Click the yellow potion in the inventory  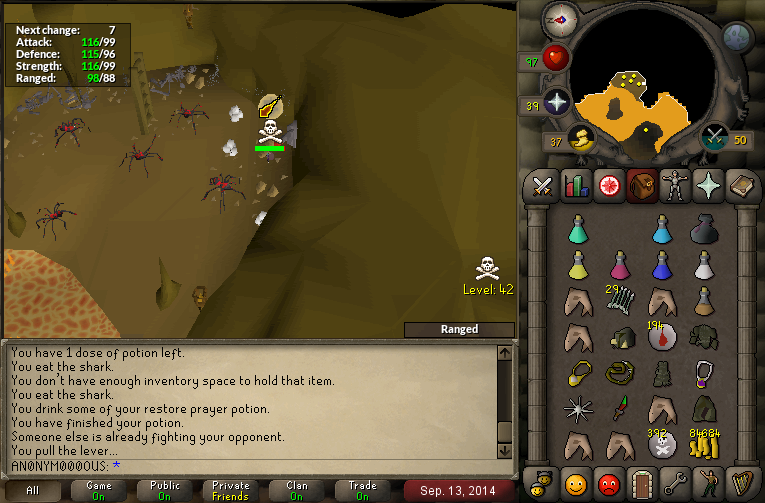coord(577,265)
